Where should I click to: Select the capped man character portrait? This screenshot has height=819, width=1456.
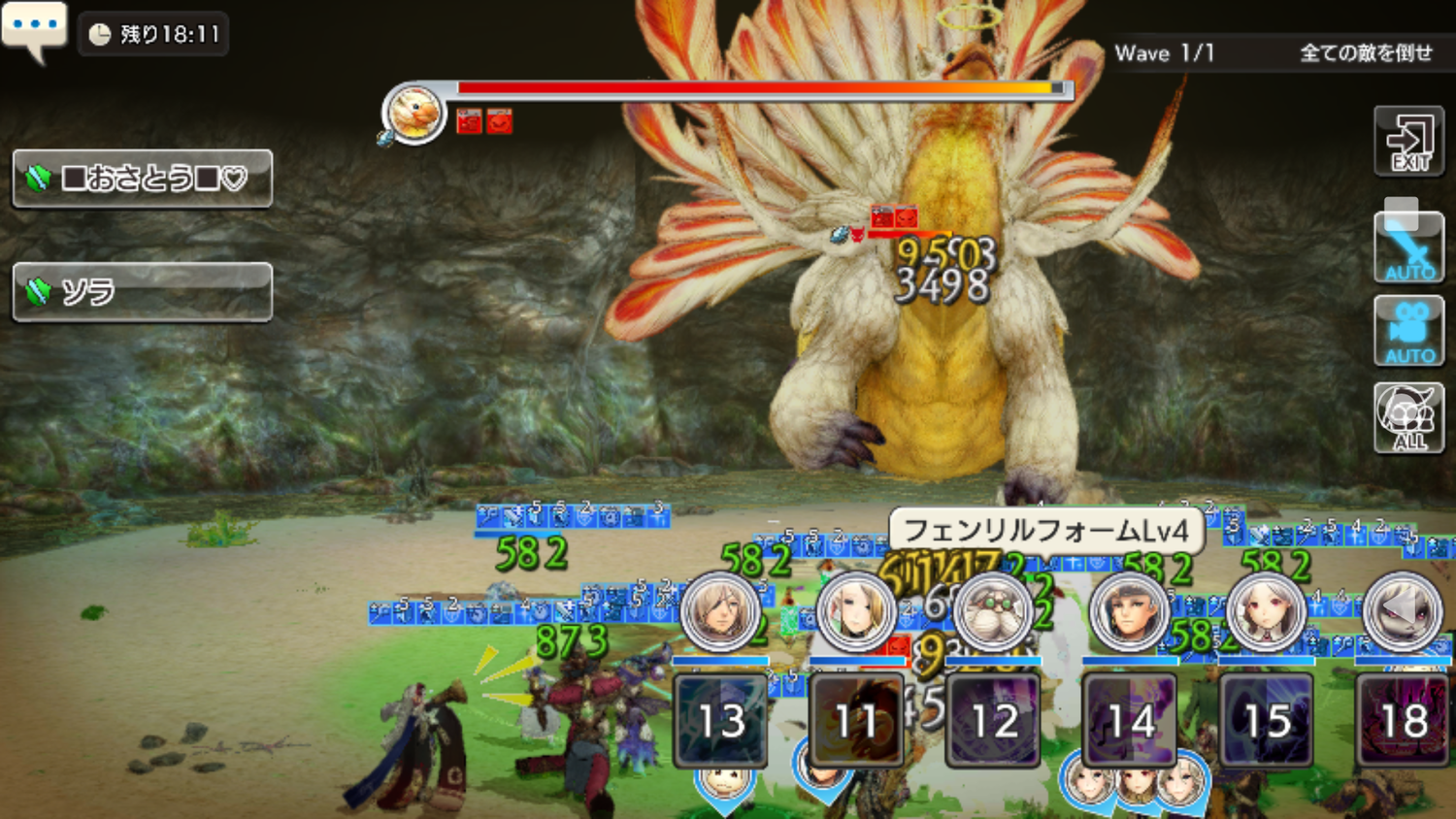pos(1129,611)
